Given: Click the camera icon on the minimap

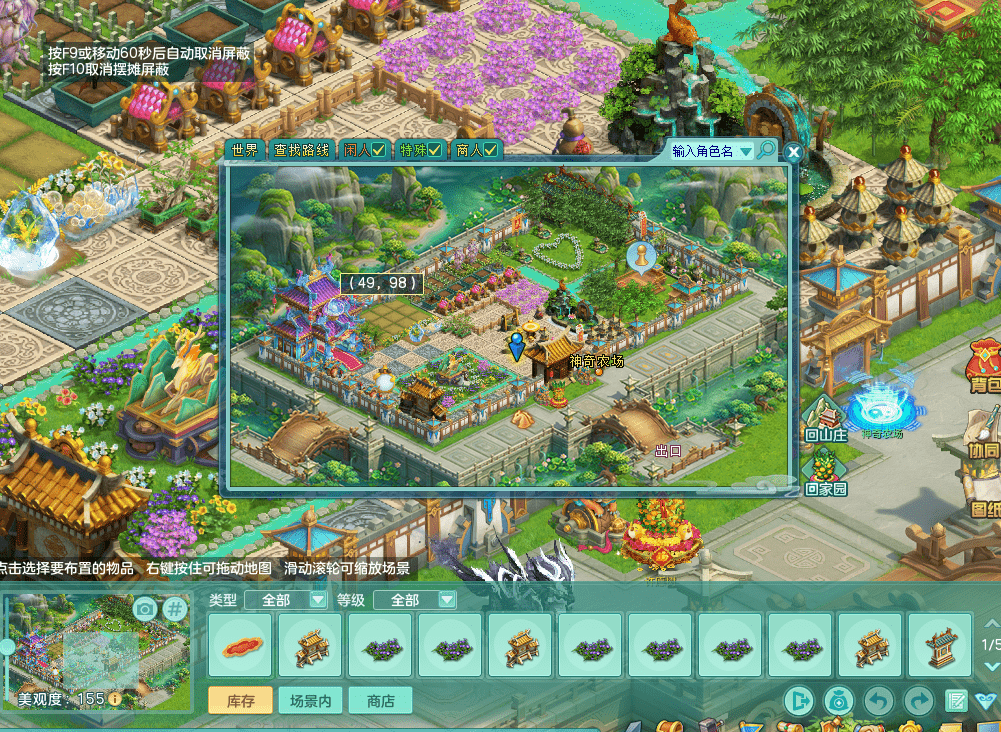Looking at the screenshot, I should [x=145, y=609].
